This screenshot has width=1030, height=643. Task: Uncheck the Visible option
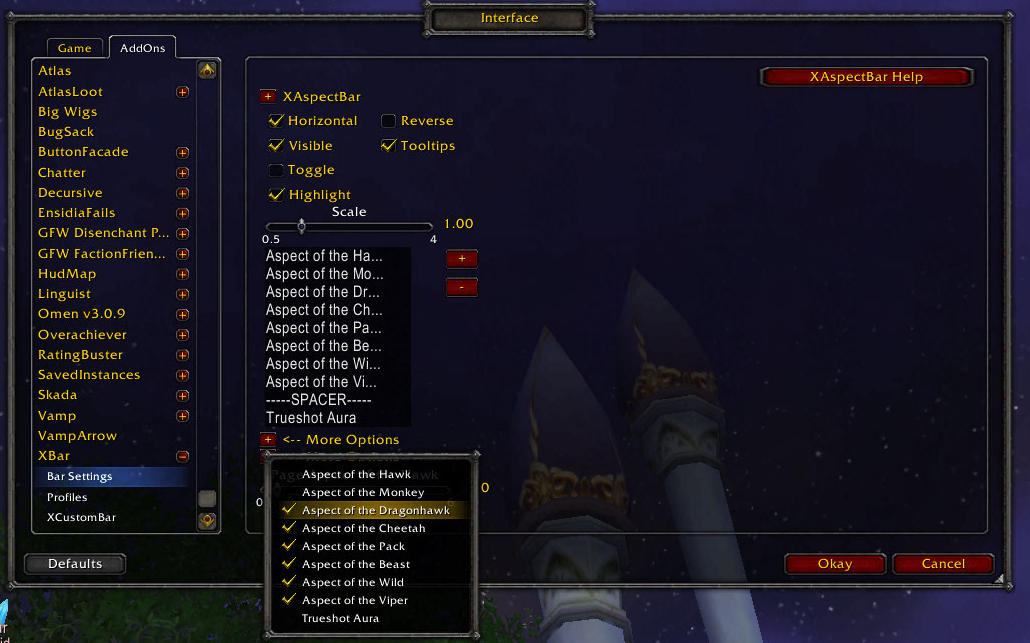[x=277, y=146]
